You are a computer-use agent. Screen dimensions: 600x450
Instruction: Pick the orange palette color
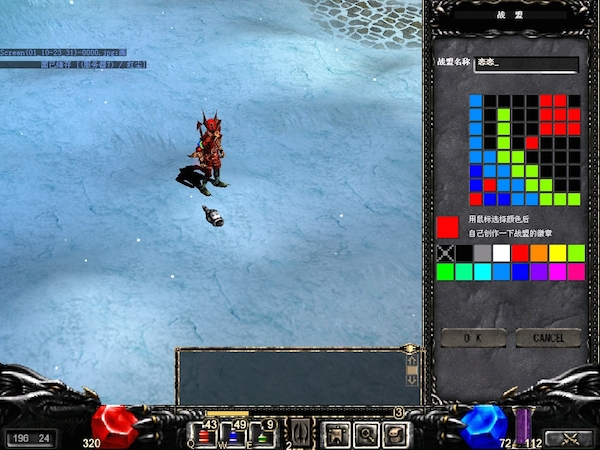coord(538,253)
